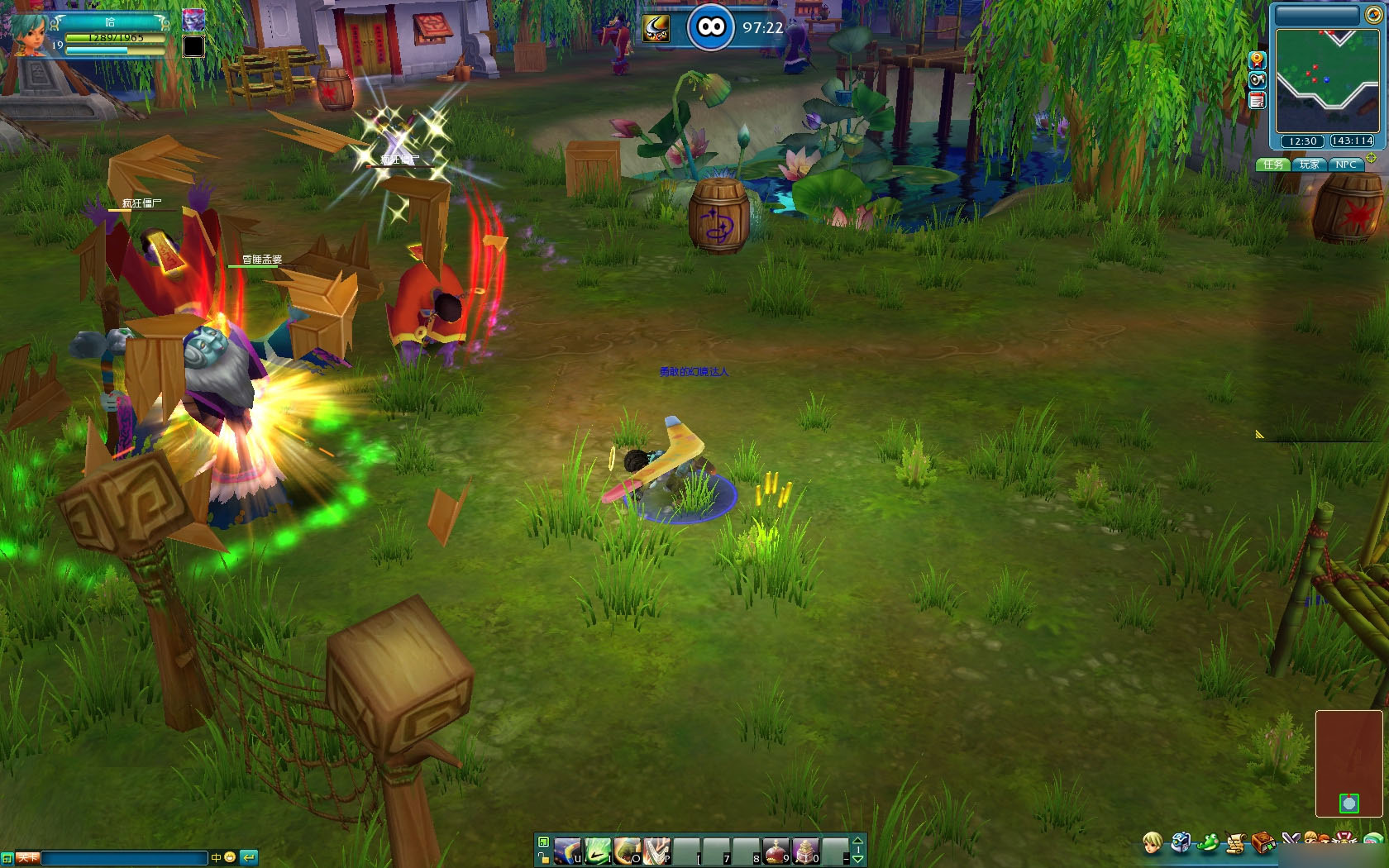Screen dimensions: 1389x868
Task: Open the minimap to view the area
Action: tap(1326, 80)
